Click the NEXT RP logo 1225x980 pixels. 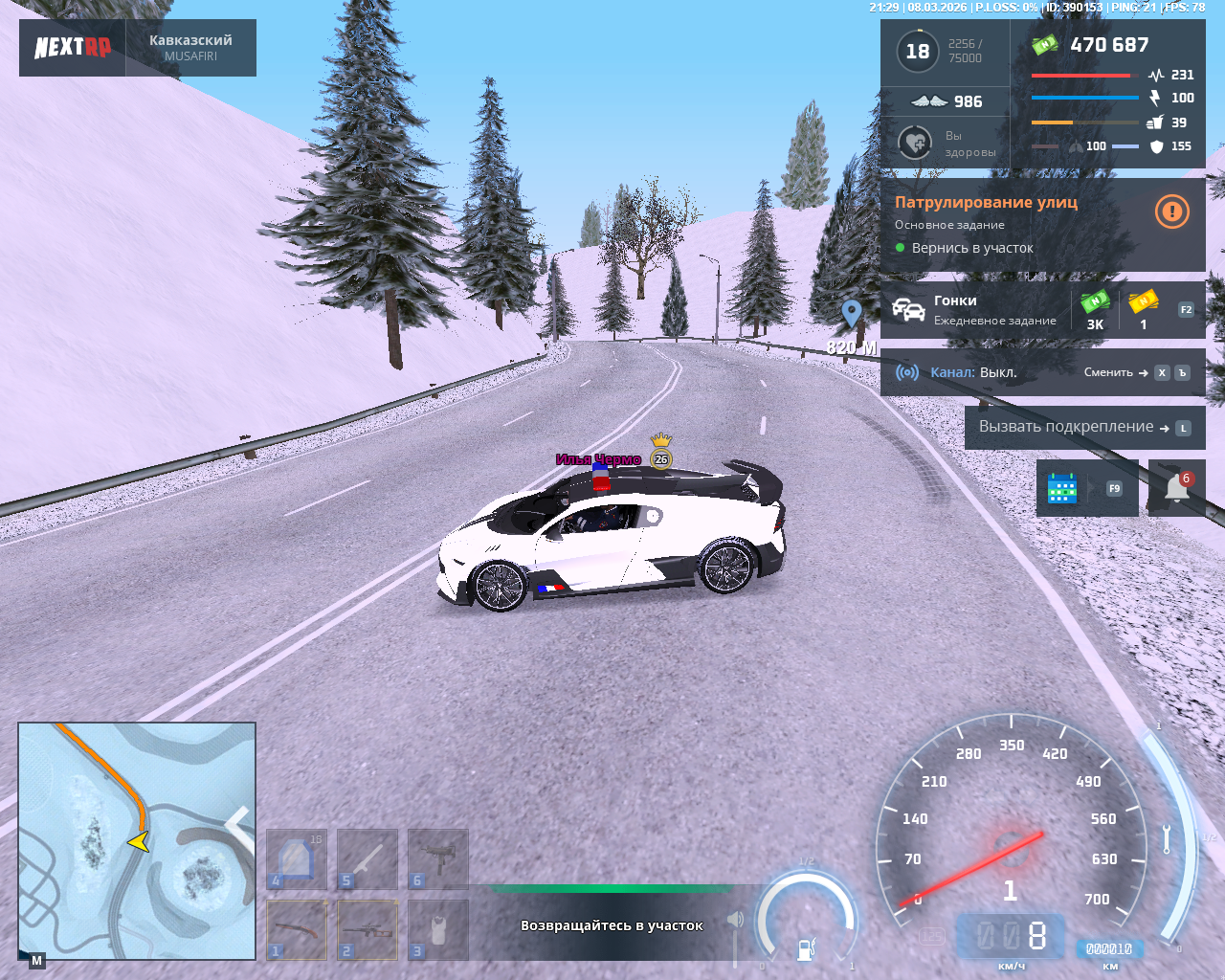(73, 48)
